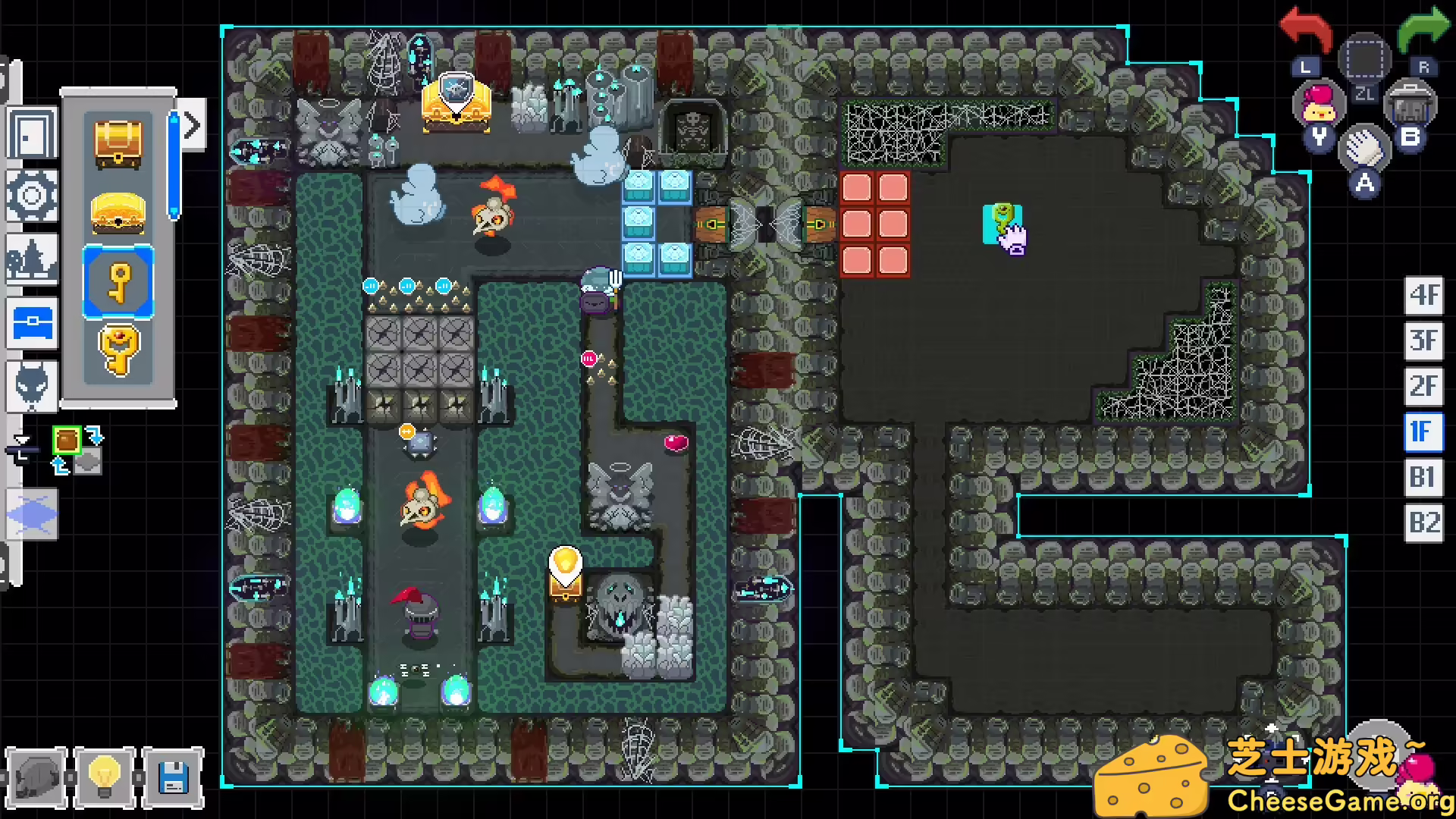
Task: Toggle the lightbulb lighting mode
Action: [x=105, y=776]
